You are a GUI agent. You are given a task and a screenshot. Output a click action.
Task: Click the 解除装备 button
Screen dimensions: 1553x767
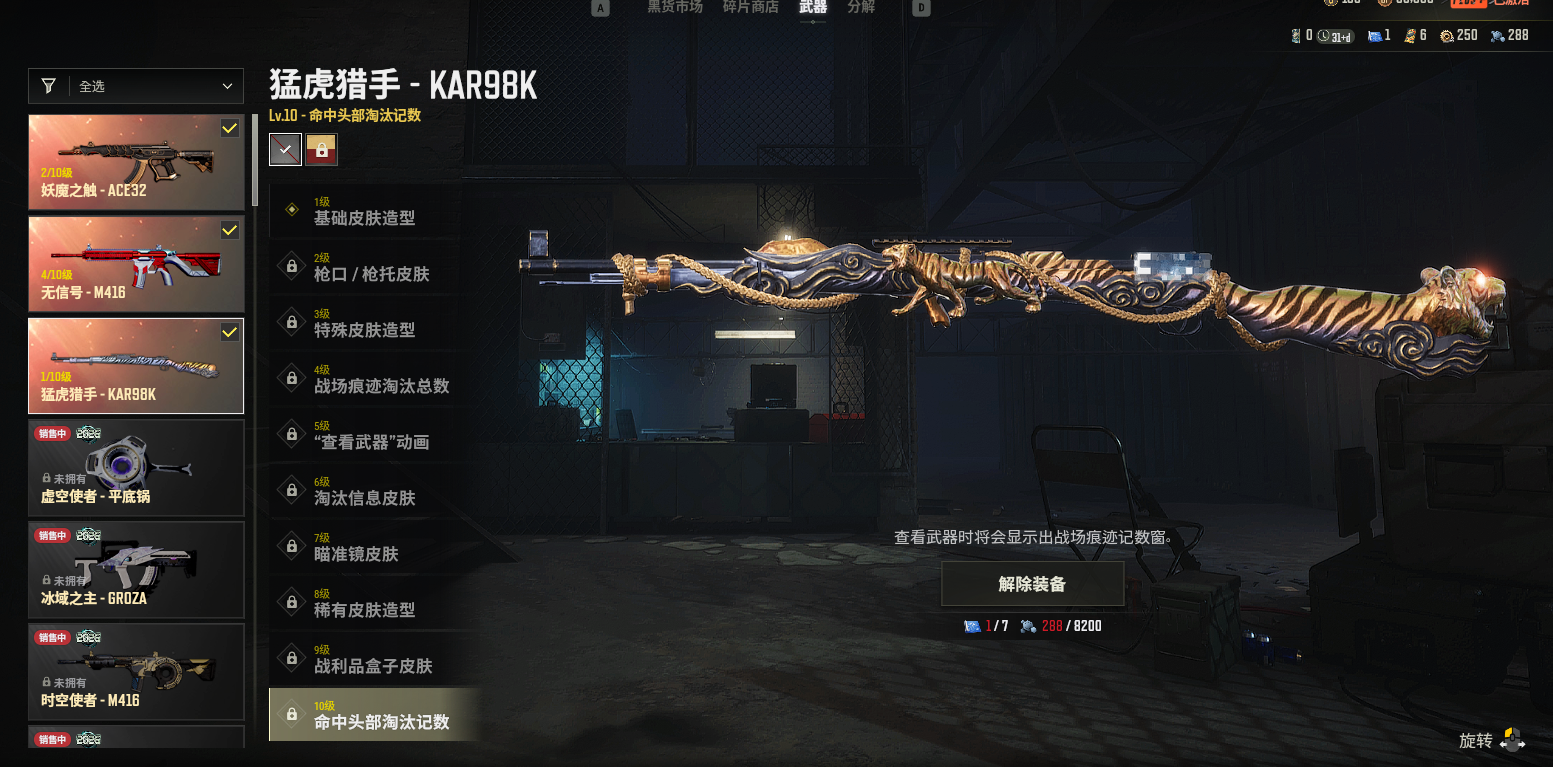1032,584
